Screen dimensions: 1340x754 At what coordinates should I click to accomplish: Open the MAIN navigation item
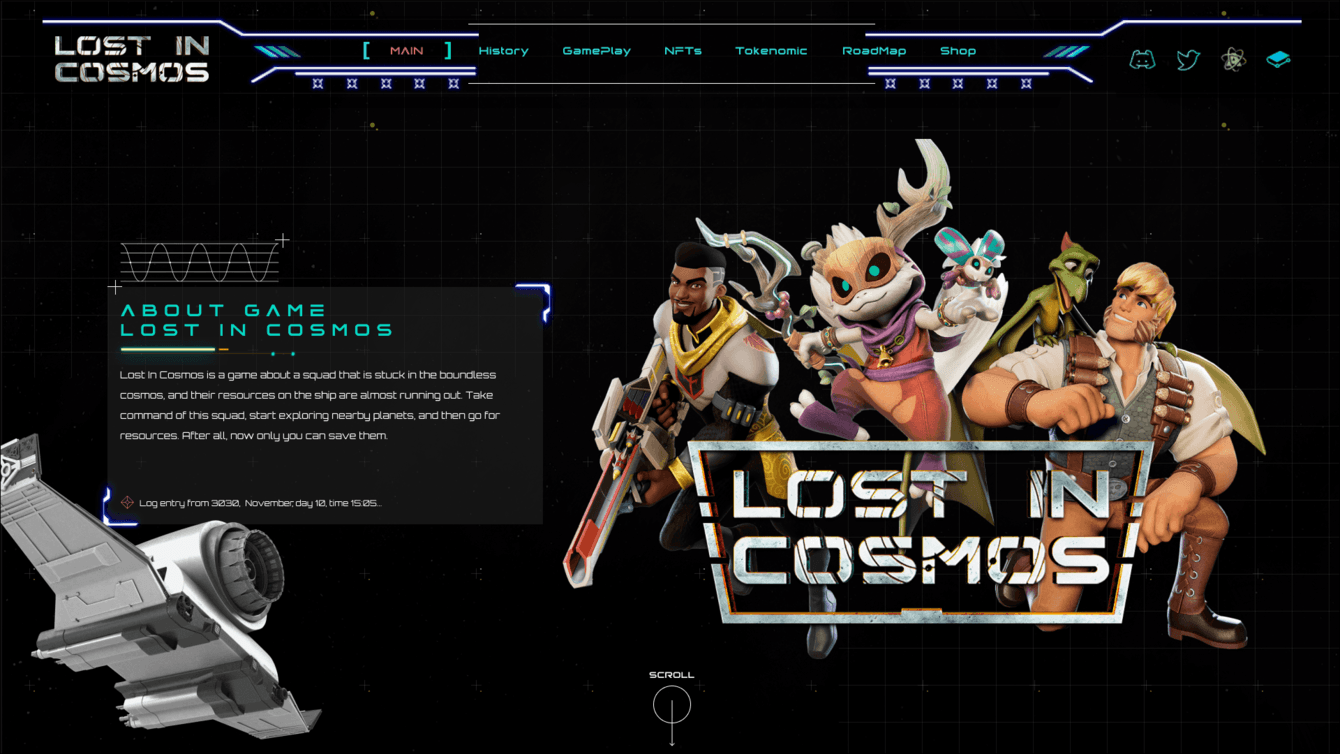point(405,50)
